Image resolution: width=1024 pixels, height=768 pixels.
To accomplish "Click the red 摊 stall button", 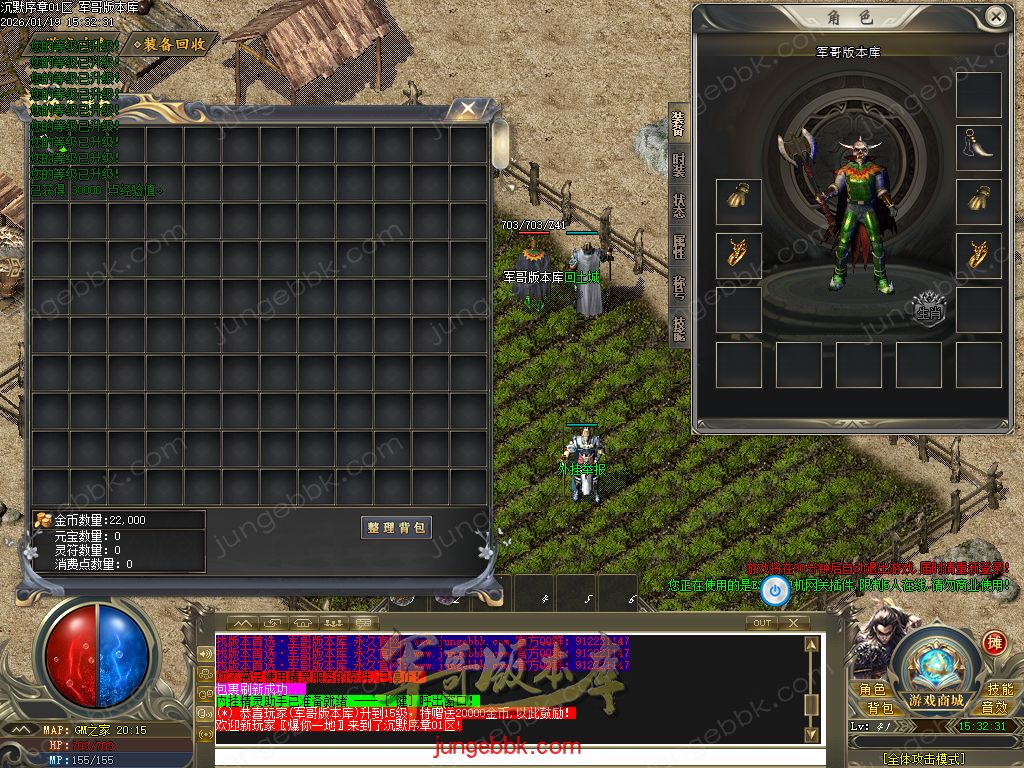I will pyautogui.click(x=994, y=641).
